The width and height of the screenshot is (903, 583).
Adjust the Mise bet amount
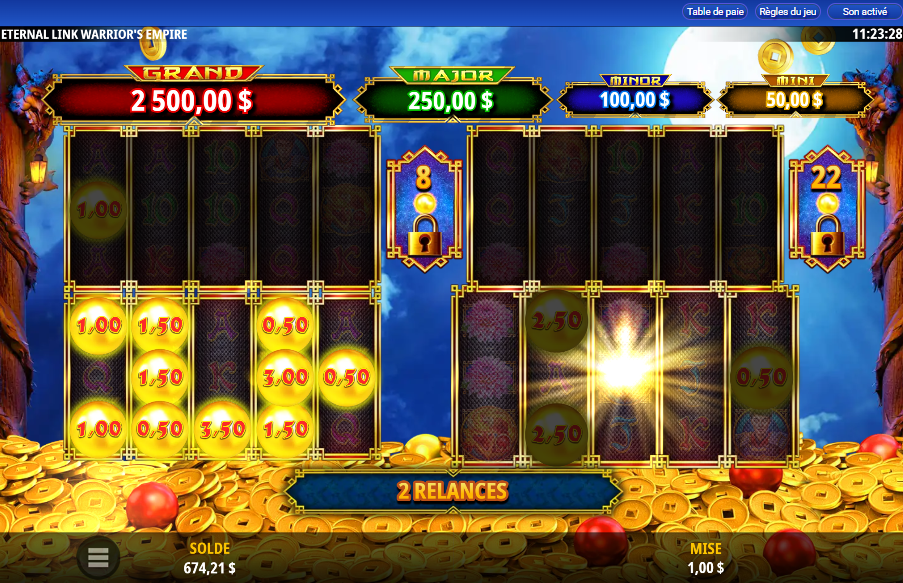705,559
